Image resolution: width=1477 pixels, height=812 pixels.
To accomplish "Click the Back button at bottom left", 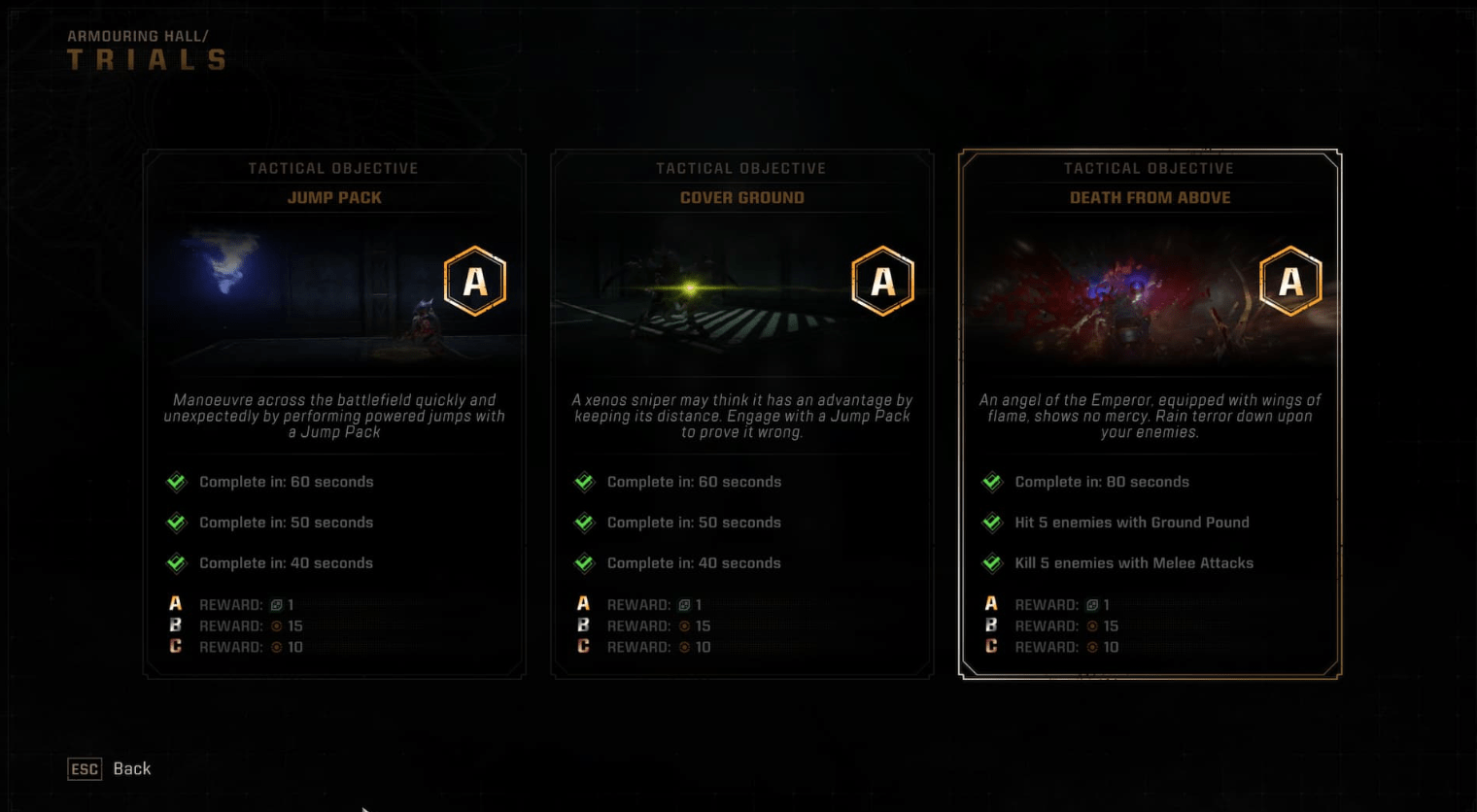I will click(x=132, y=768).
